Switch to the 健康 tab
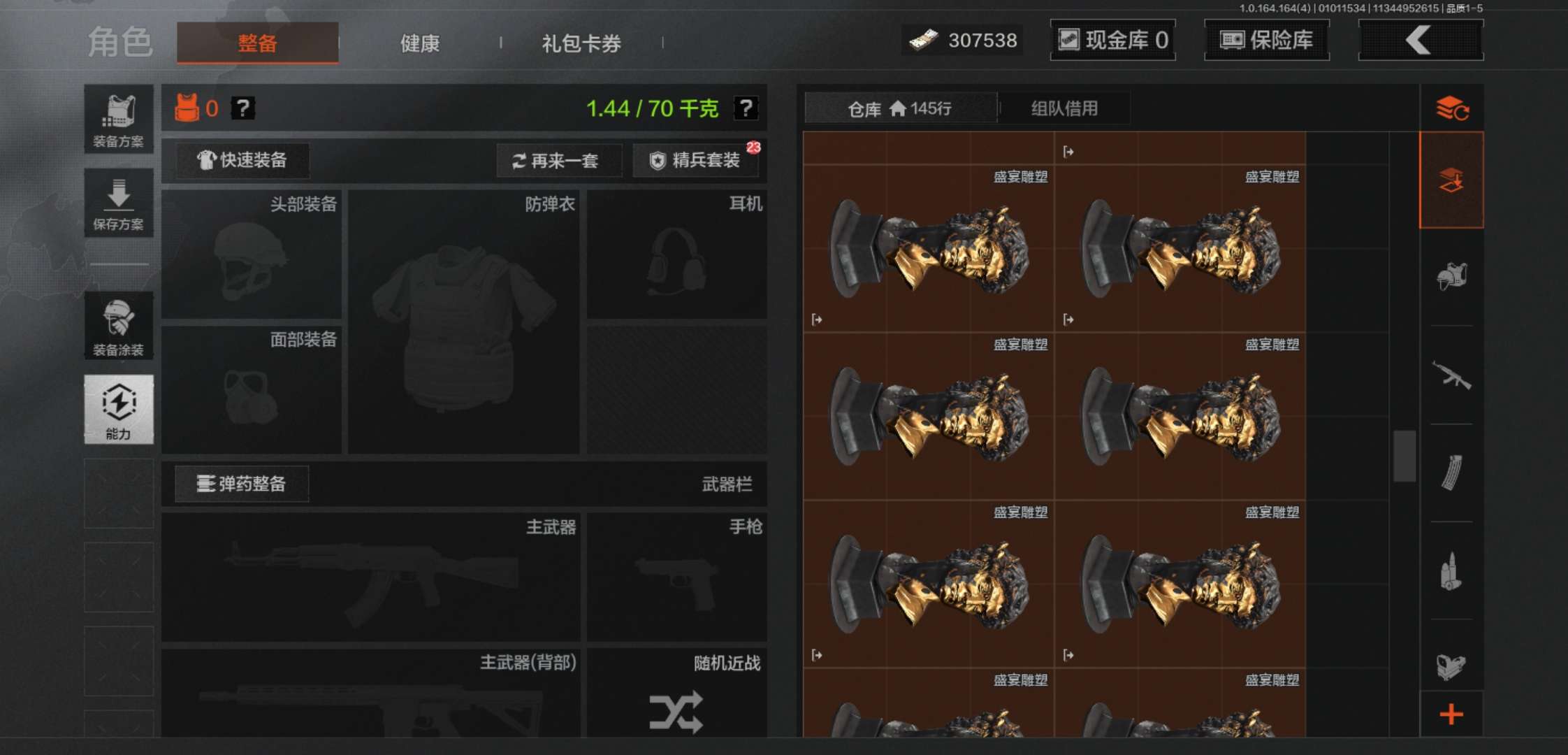Image resolution: width=1568 pixels, height=755 pixels. [x=420, y=43]
